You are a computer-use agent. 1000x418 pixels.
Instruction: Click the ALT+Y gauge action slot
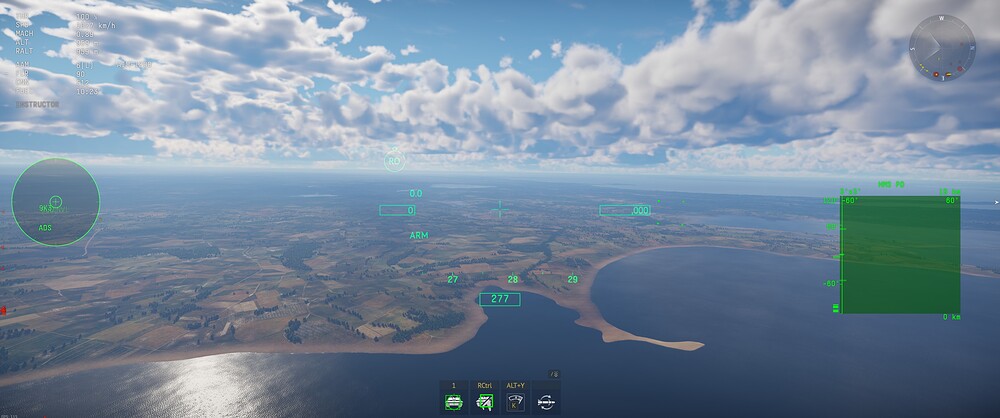point(516,402)
